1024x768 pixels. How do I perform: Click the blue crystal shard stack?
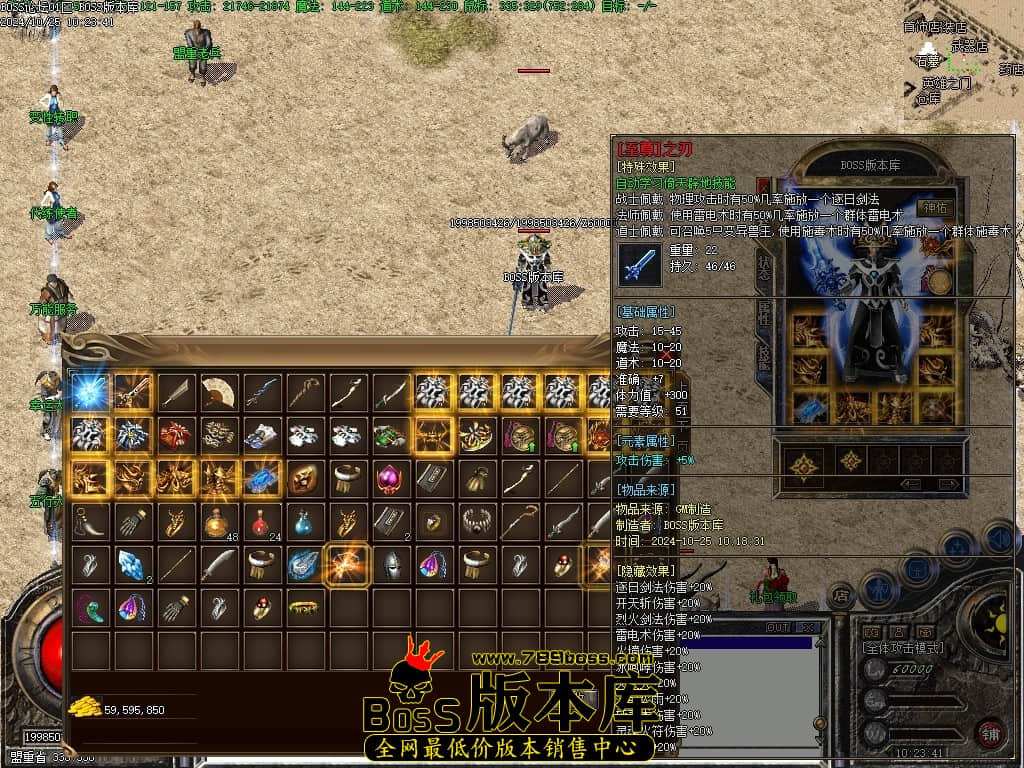point(133,564)
